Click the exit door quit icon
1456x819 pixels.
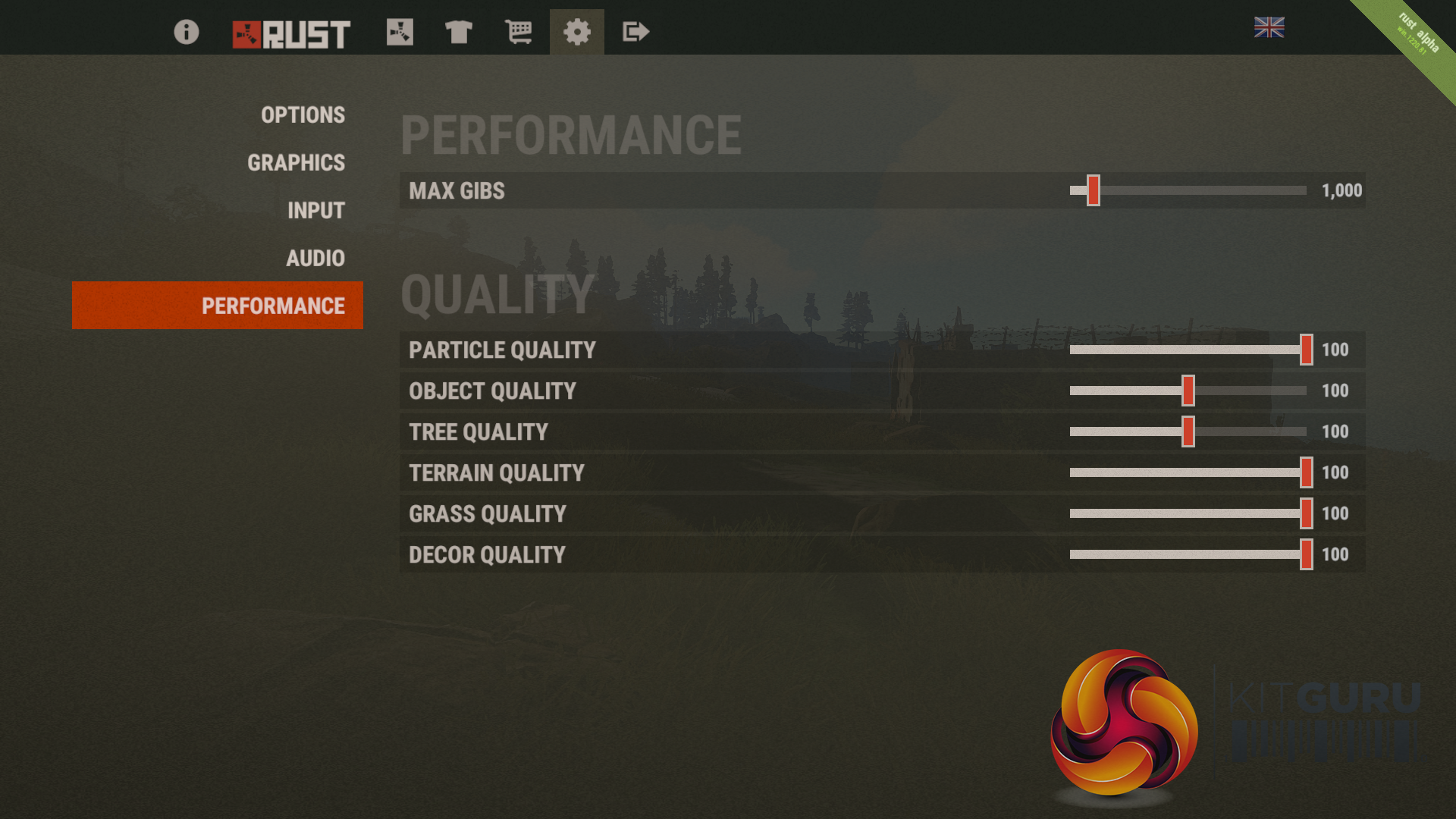[635, 32]
